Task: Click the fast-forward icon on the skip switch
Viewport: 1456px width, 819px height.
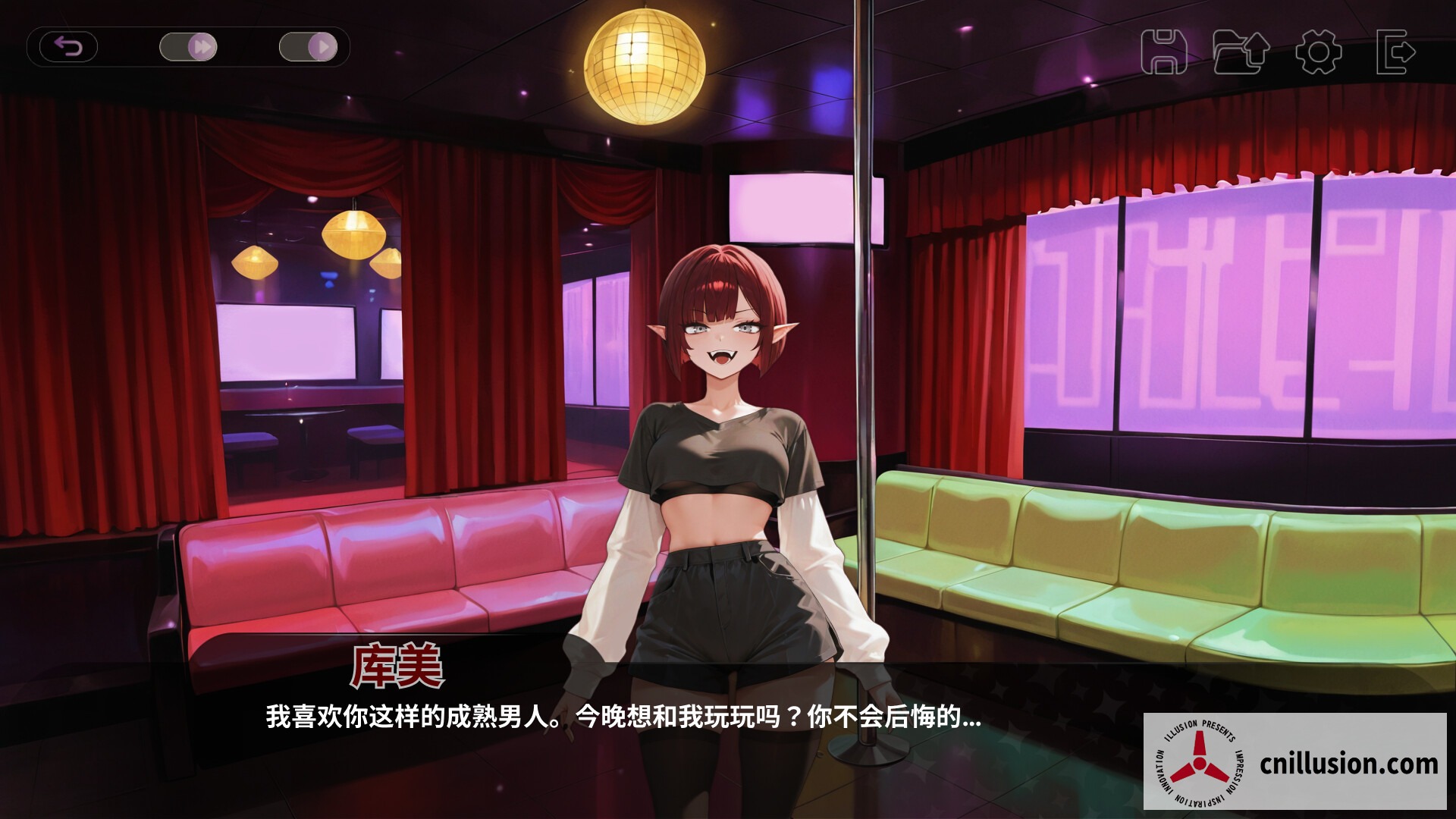Action: click(202, 46)
